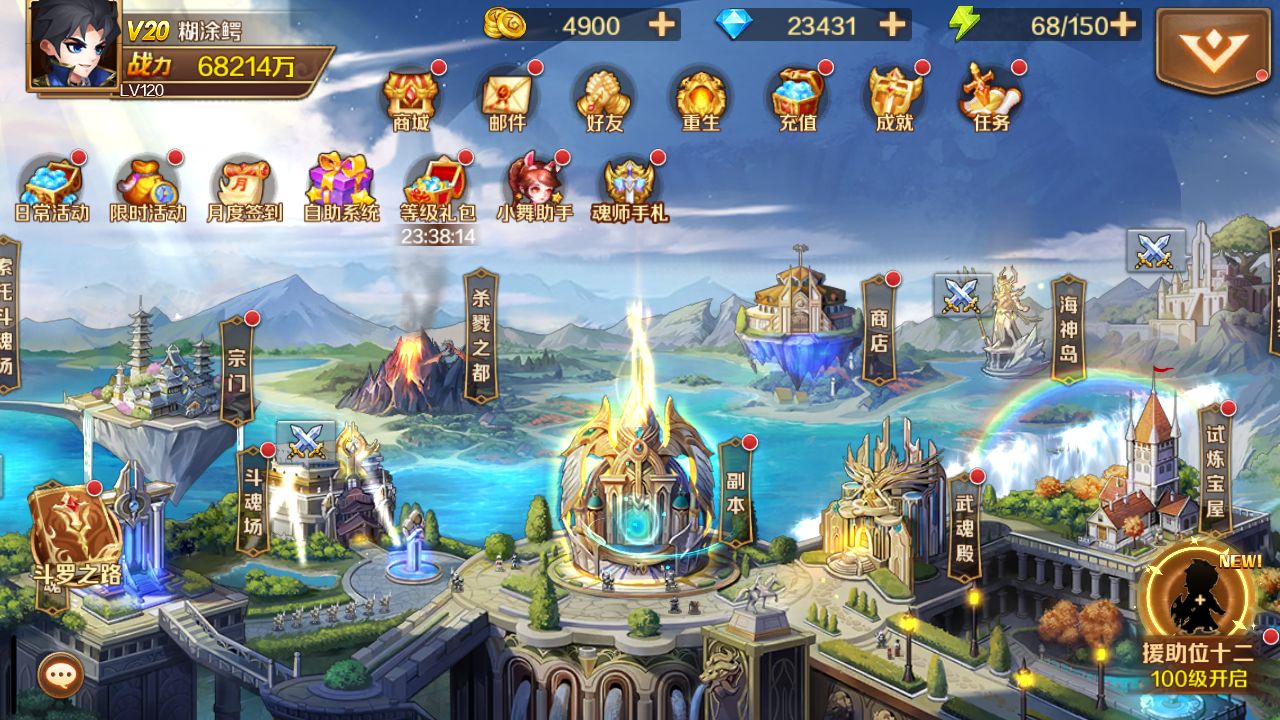Open the chat bubble button
This screenshot has height=720, width=1280.
point(60,676)
